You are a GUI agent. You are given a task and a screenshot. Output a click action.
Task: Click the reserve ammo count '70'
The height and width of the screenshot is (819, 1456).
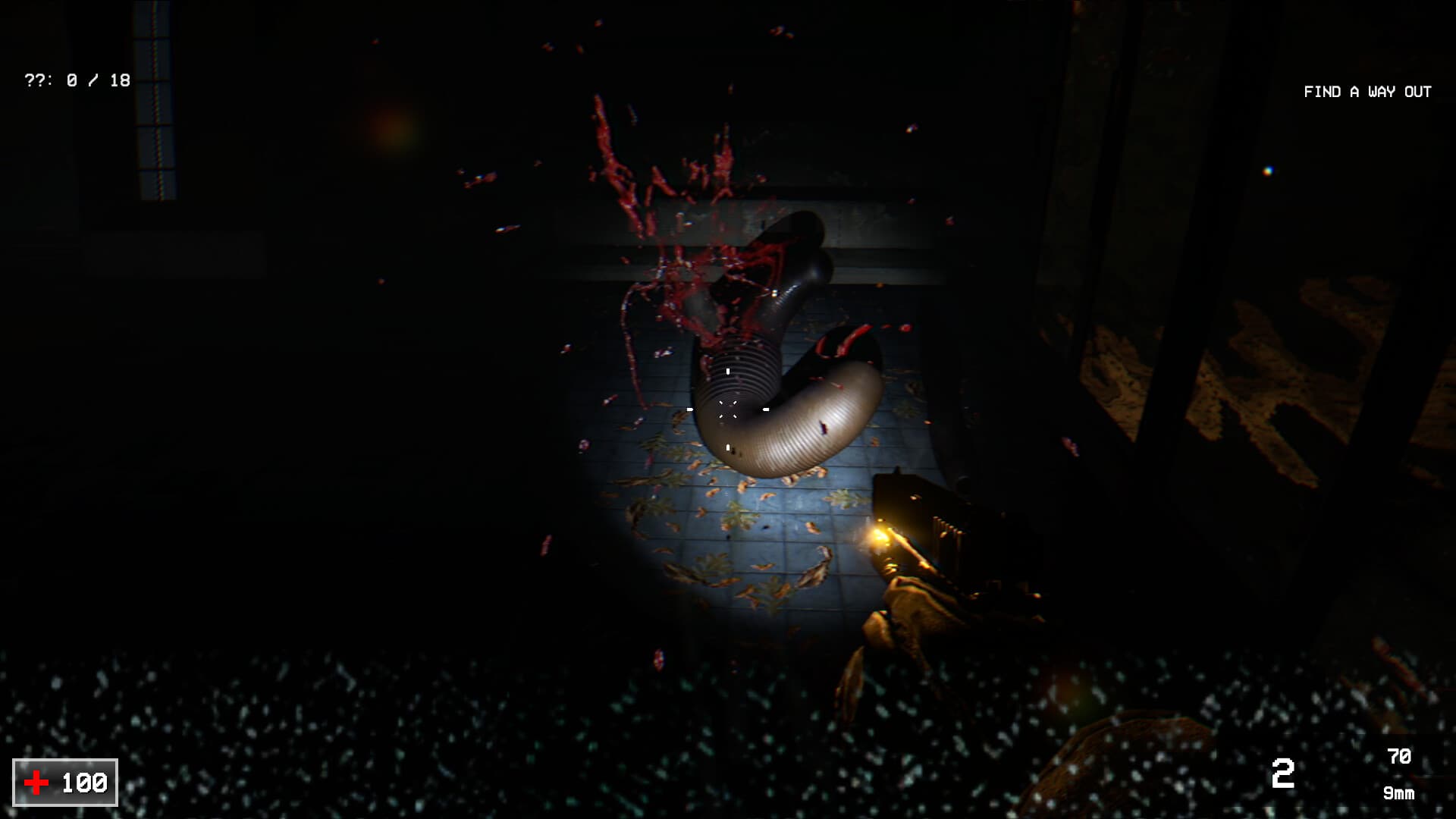tap(1399, 756)
